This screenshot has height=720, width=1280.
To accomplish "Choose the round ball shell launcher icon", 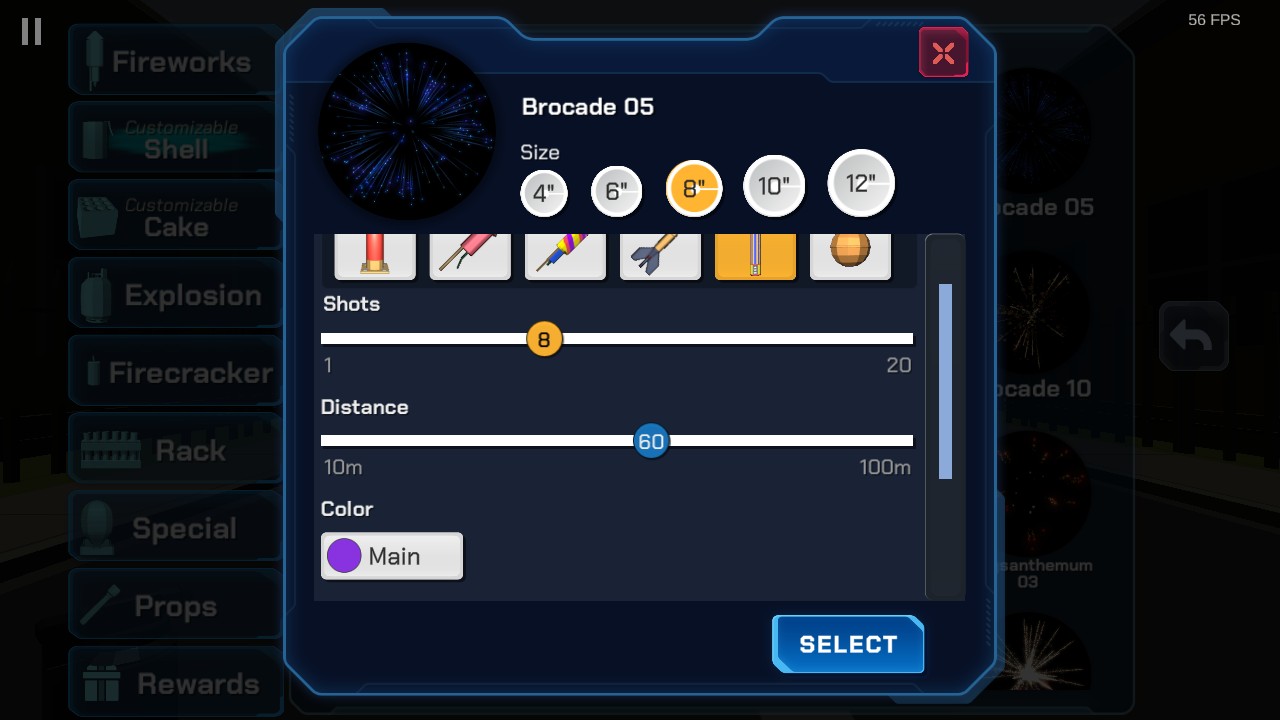I will (x=850, y=256).
